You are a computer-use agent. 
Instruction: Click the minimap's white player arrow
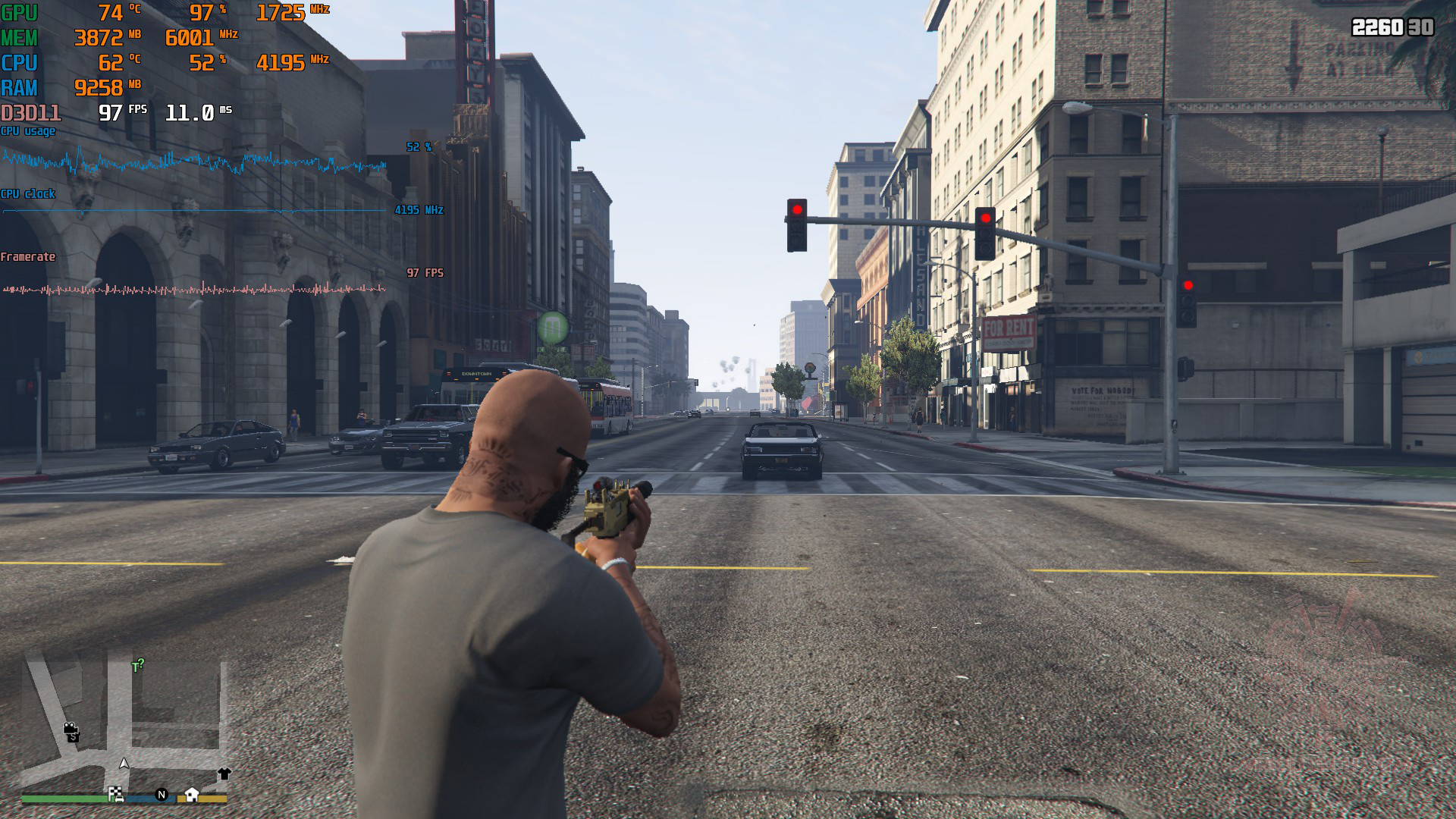(125, 763)
